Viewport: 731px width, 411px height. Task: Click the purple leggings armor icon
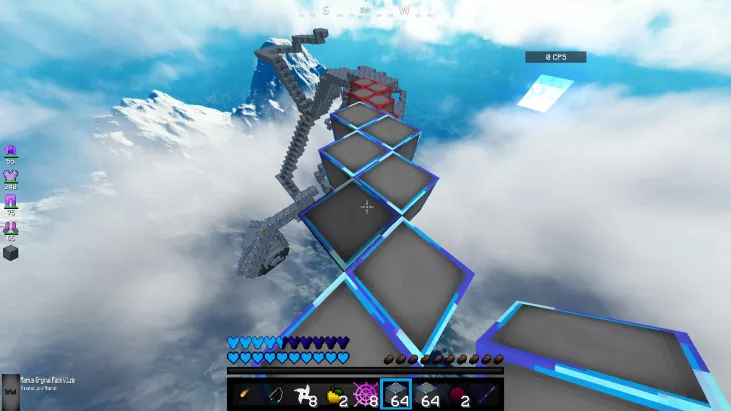(11, 203)
